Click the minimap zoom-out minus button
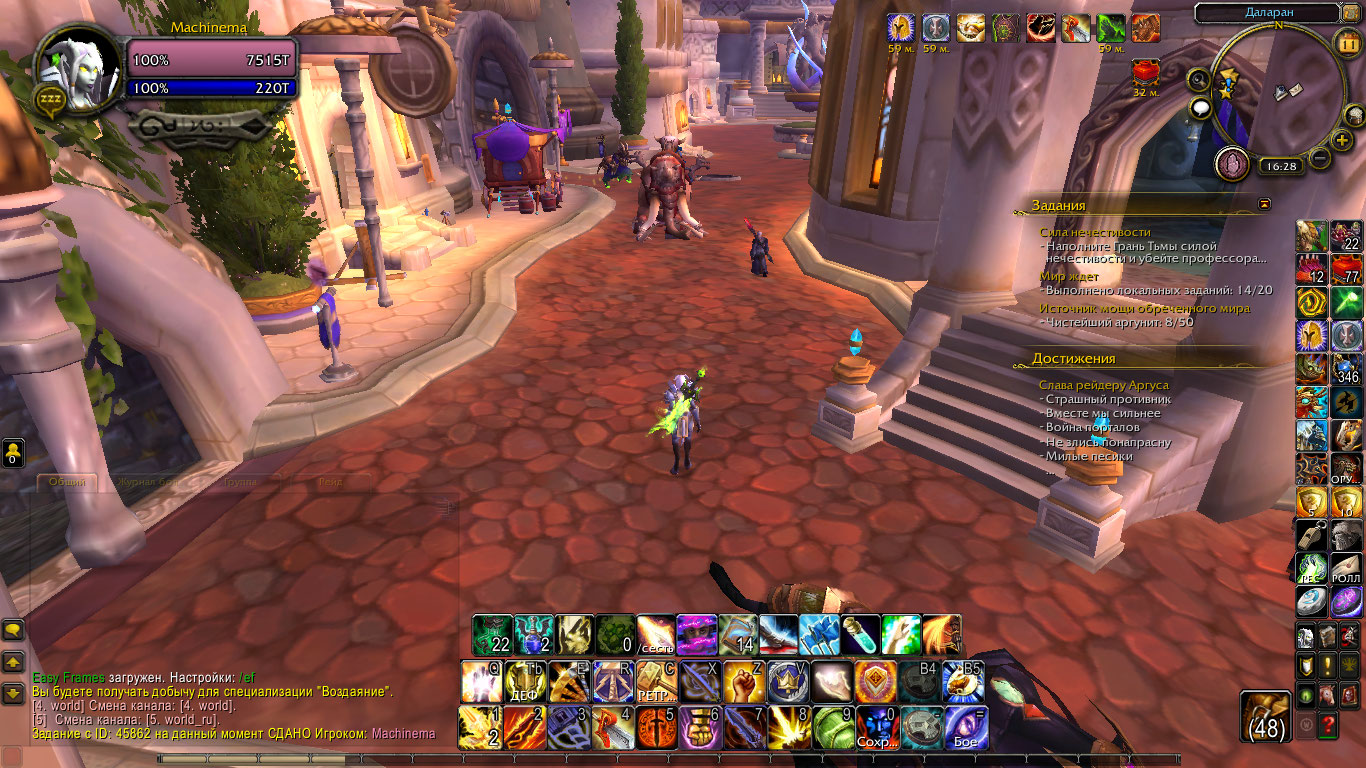Screen dimensions: 1366x768 coord(1320,158)
